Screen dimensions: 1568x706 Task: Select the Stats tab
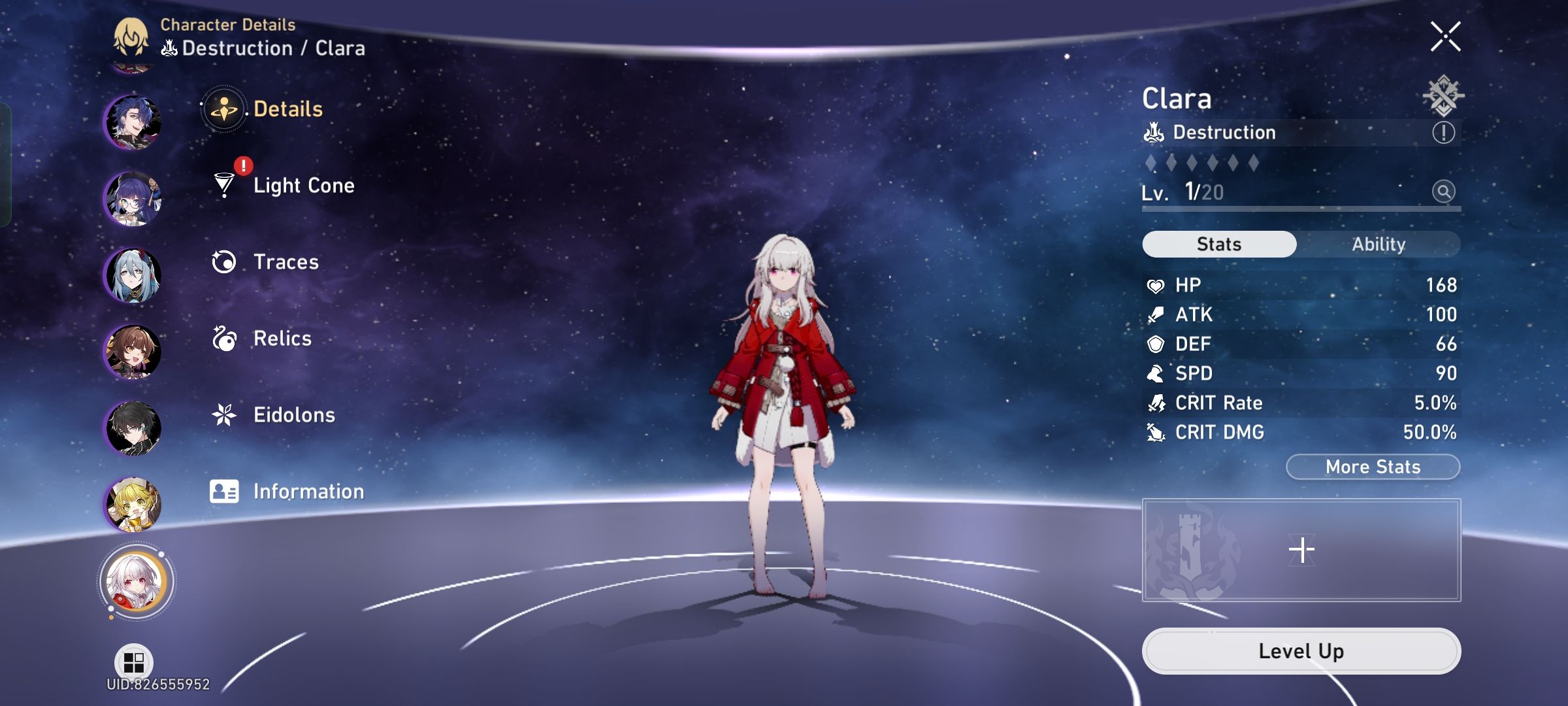[1218, 243]
